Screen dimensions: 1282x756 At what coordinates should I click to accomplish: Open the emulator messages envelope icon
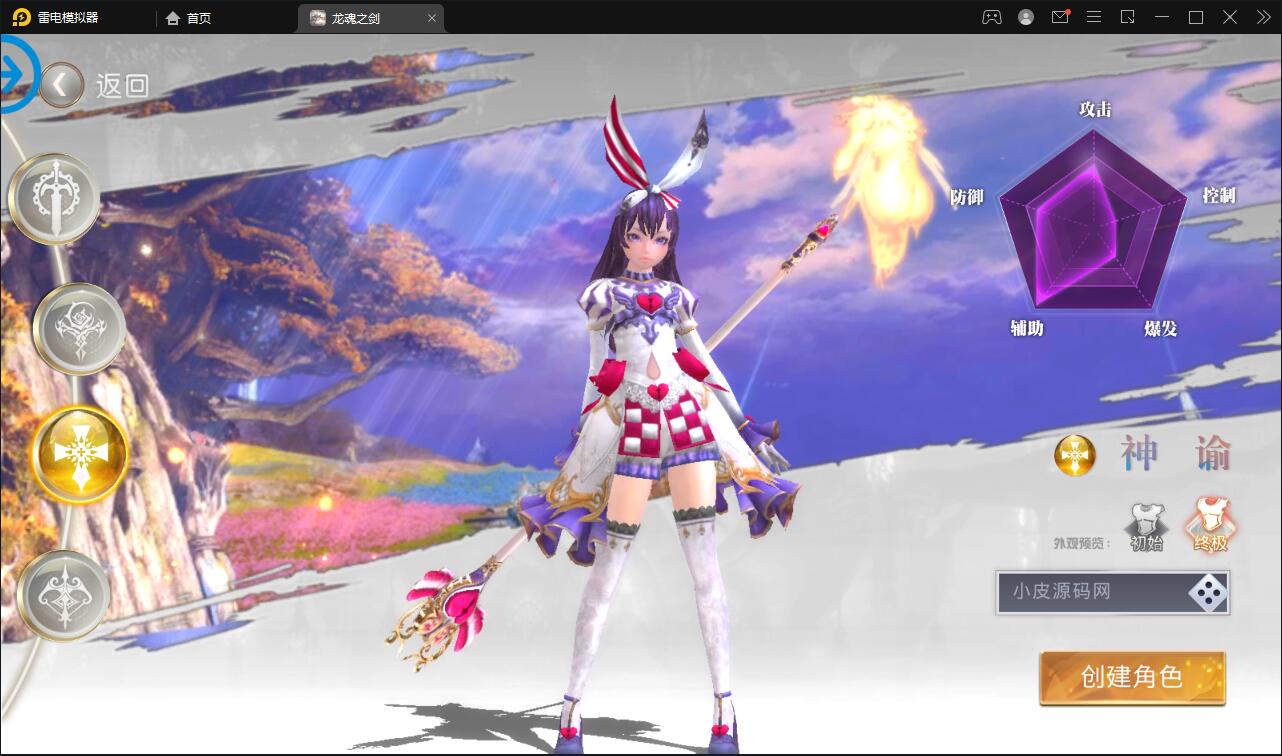point(1060,17)
